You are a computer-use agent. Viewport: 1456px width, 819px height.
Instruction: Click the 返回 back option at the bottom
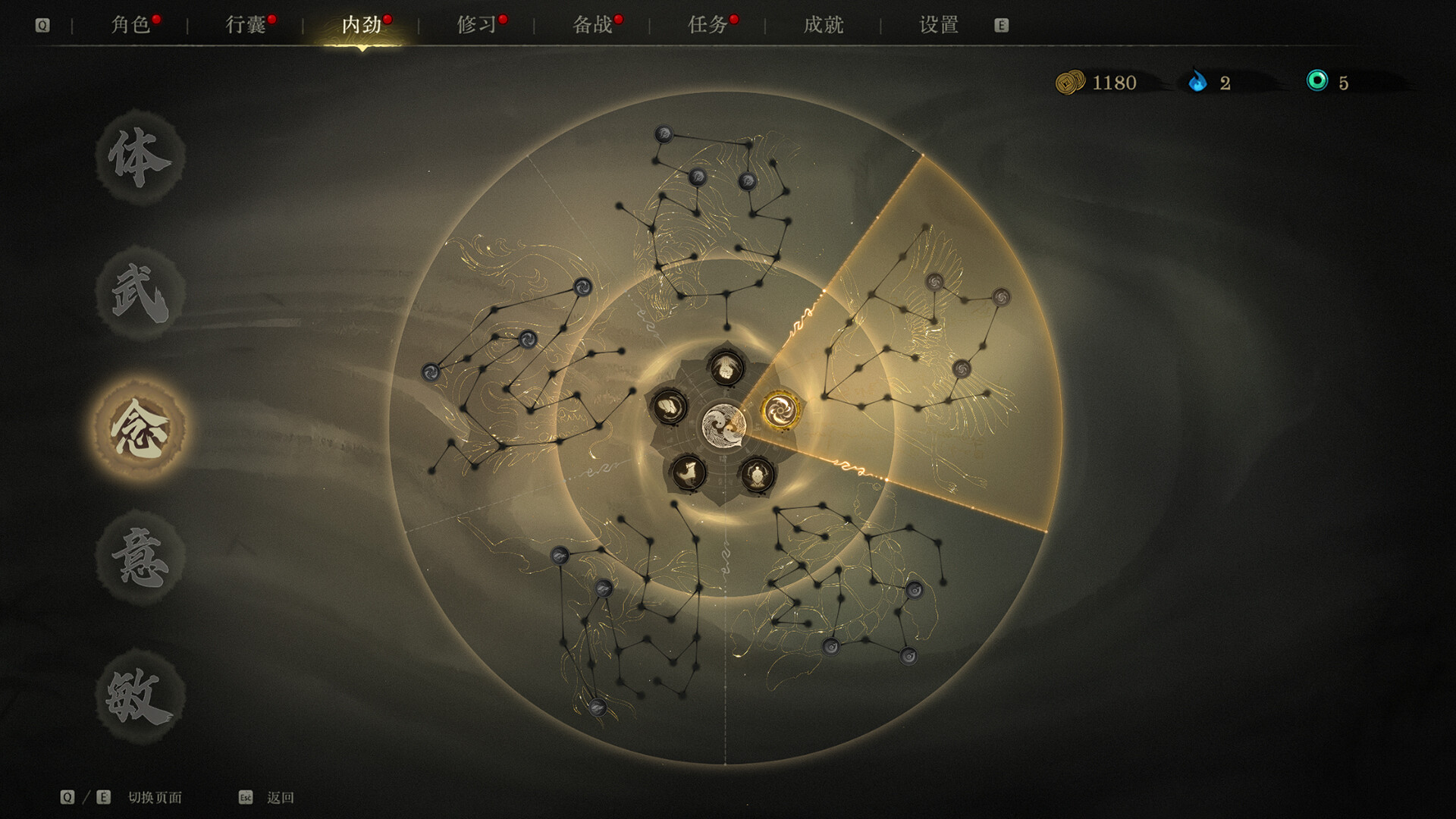tap(278, 797)
